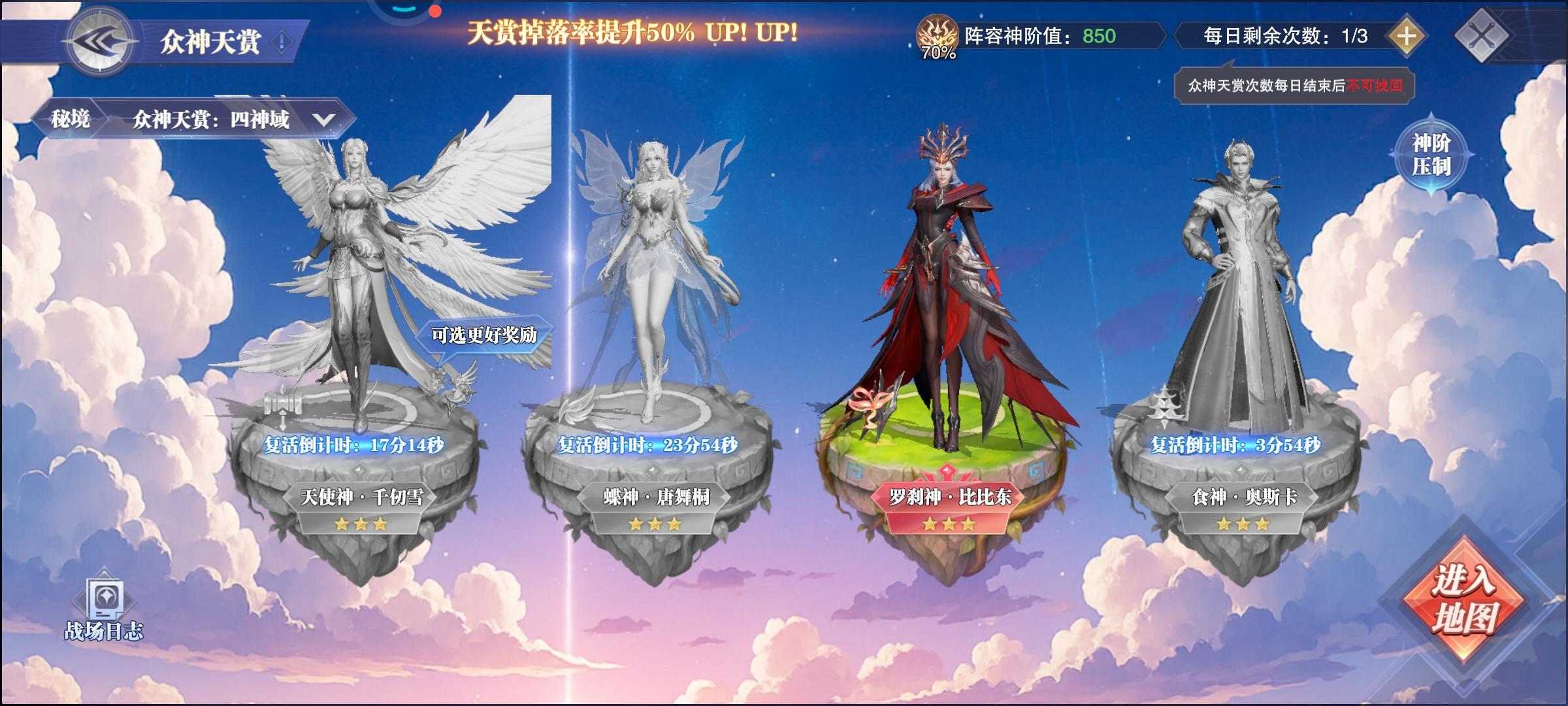Click the 天赏掉落率提升50% banner text

tap(632, 31)
